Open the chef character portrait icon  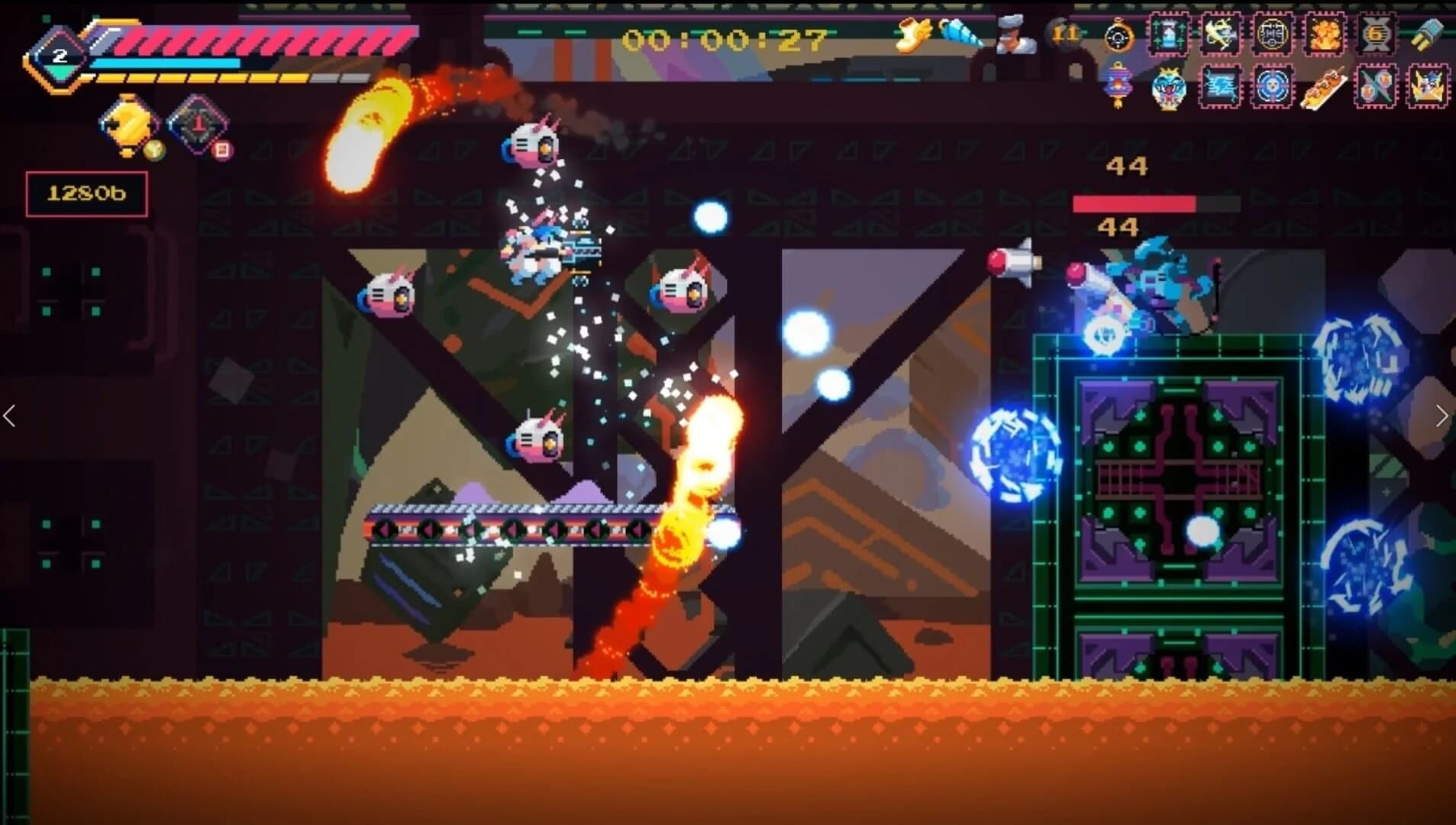tap(1015, 35)
